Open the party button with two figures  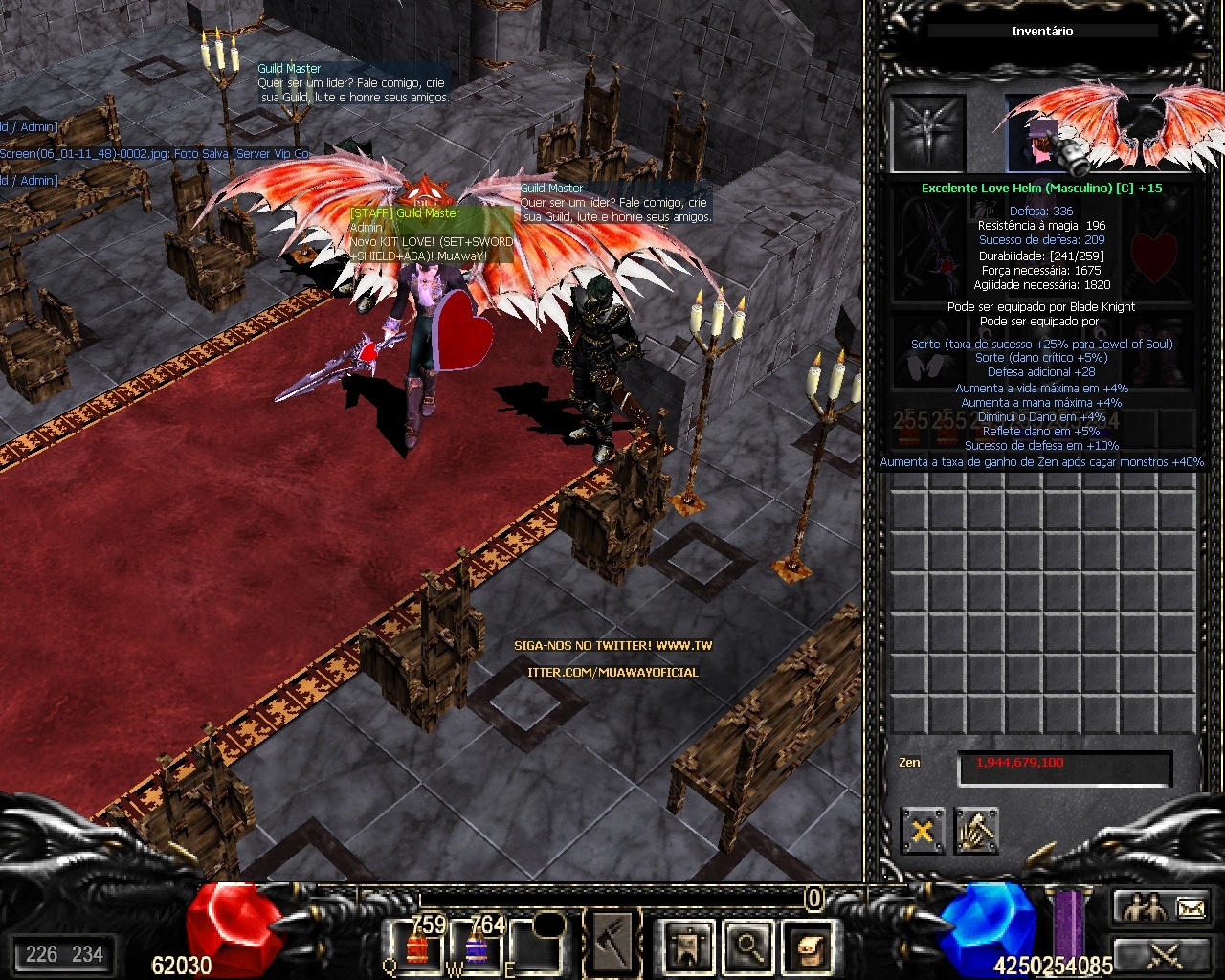pos(1144,906)
